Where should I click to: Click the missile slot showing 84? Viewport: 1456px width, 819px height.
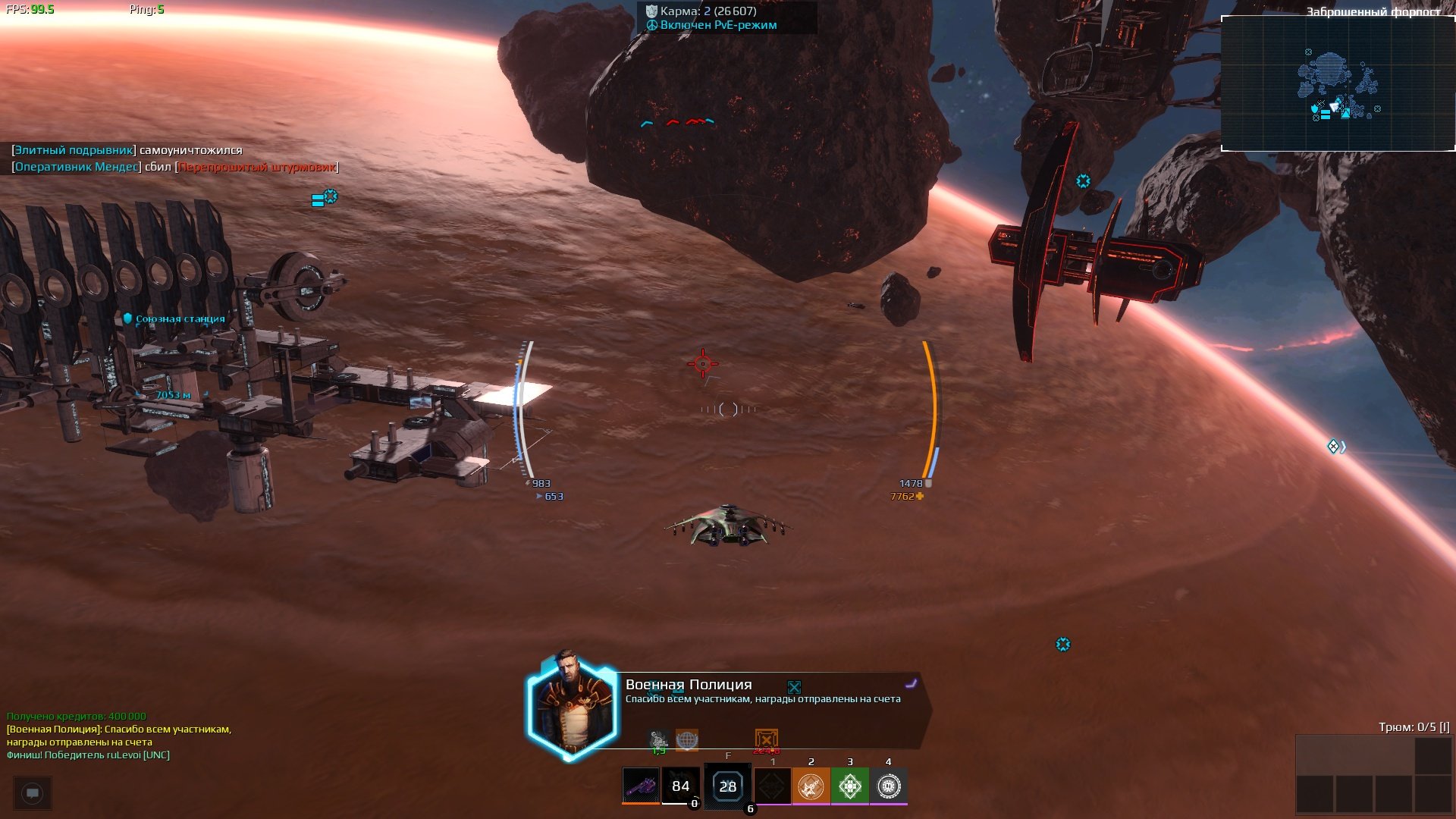680,786
